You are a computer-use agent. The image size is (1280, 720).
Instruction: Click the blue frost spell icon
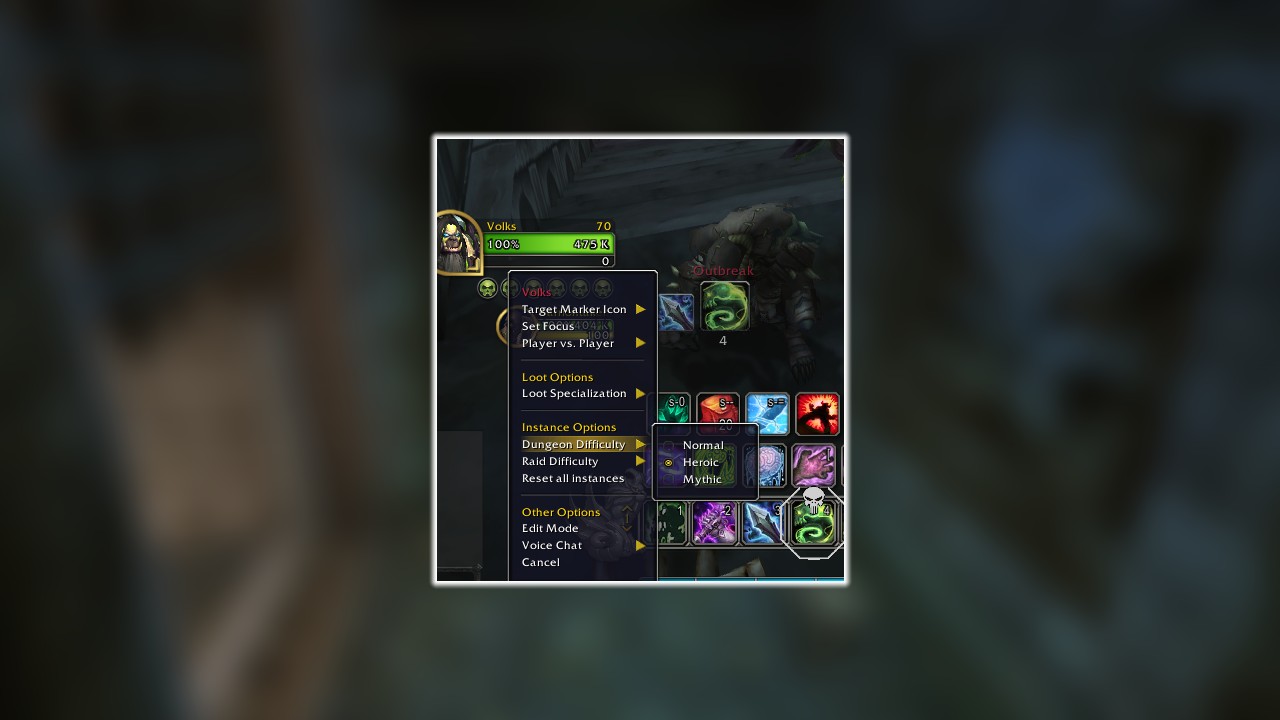766,414
